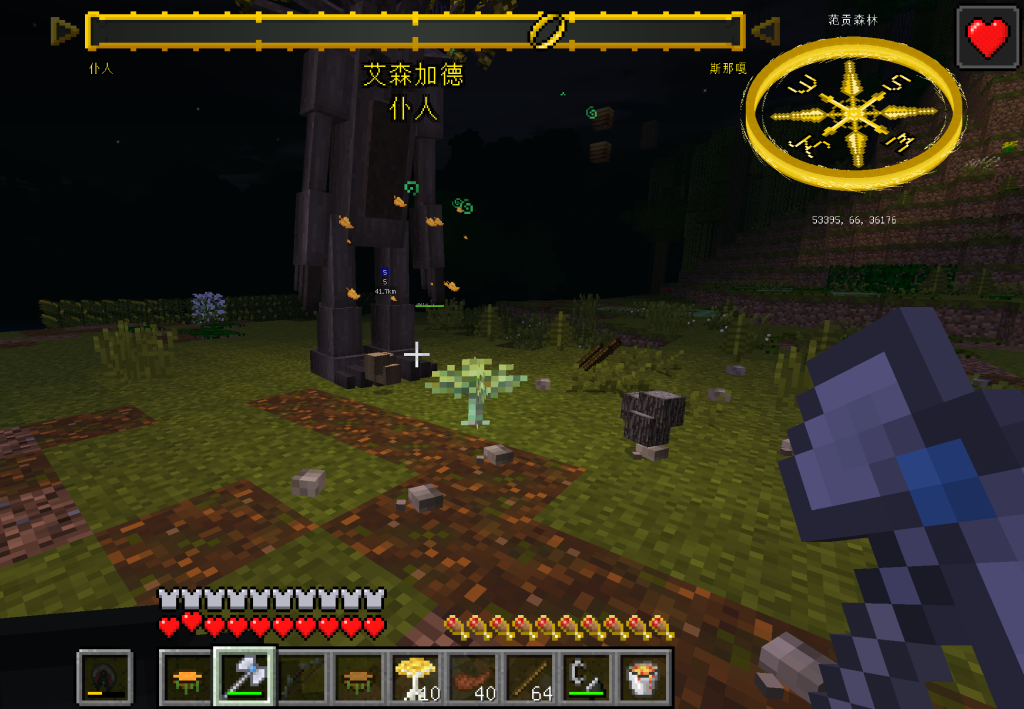Click the golden ring compass
The height and width of the screenshot is (709, 1024).
pos(853,112)
